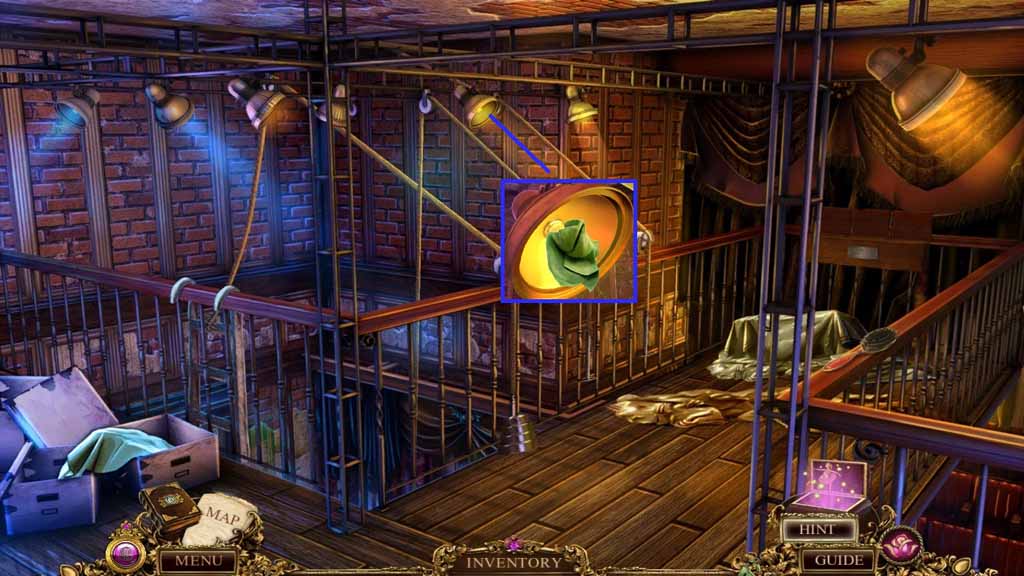
Task: Click the purple gem beside Menu
Action: point(126,553)
